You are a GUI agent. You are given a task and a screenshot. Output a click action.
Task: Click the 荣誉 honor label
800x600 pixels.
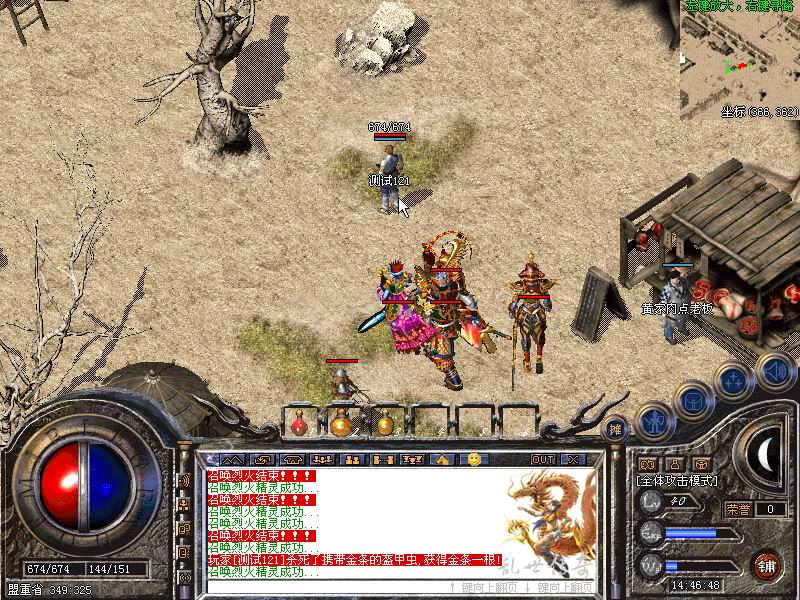(738, 509)
